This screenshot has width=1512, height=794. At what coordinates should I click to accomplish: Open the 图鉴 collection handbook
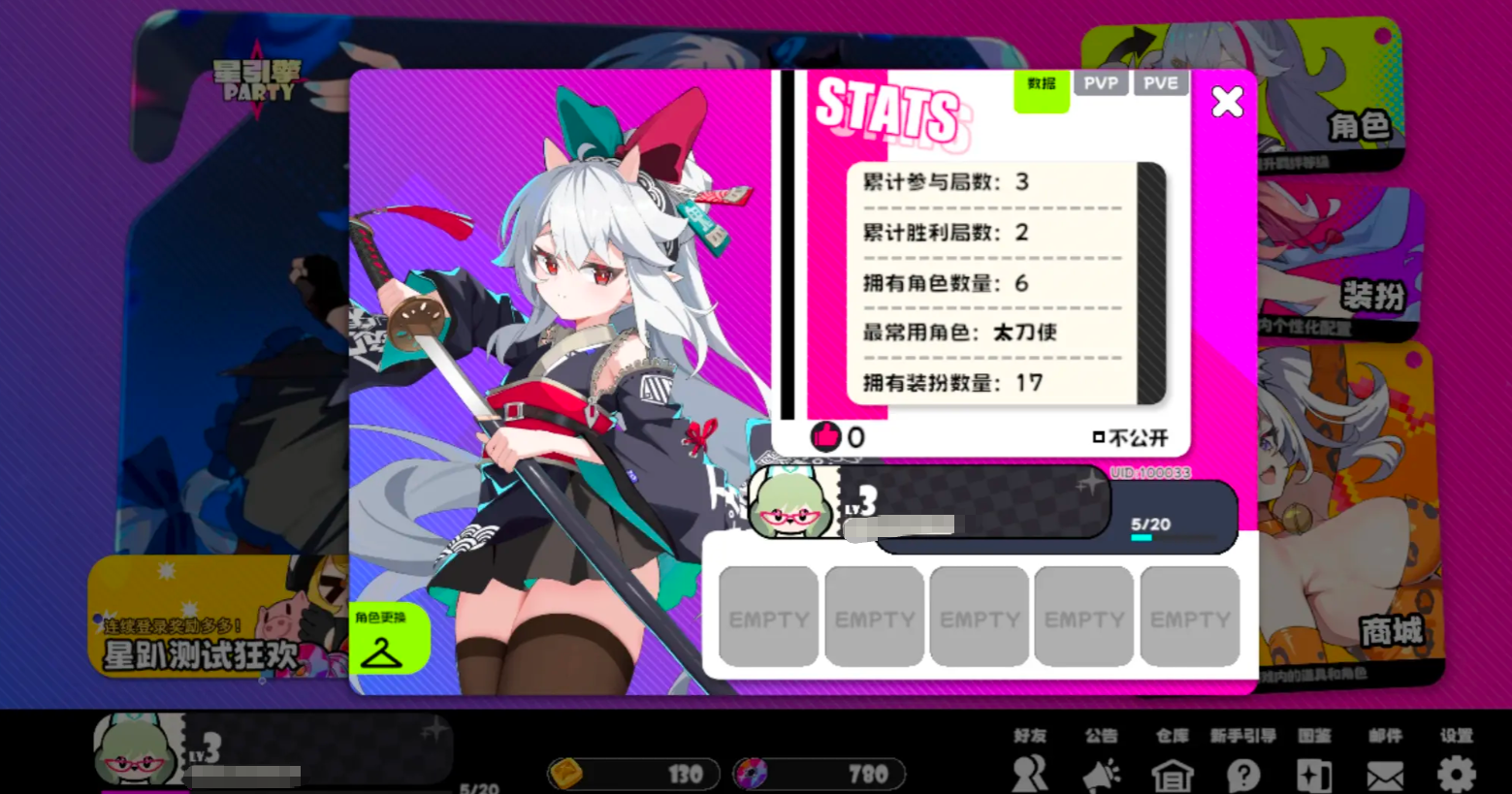coord(1313,771)
